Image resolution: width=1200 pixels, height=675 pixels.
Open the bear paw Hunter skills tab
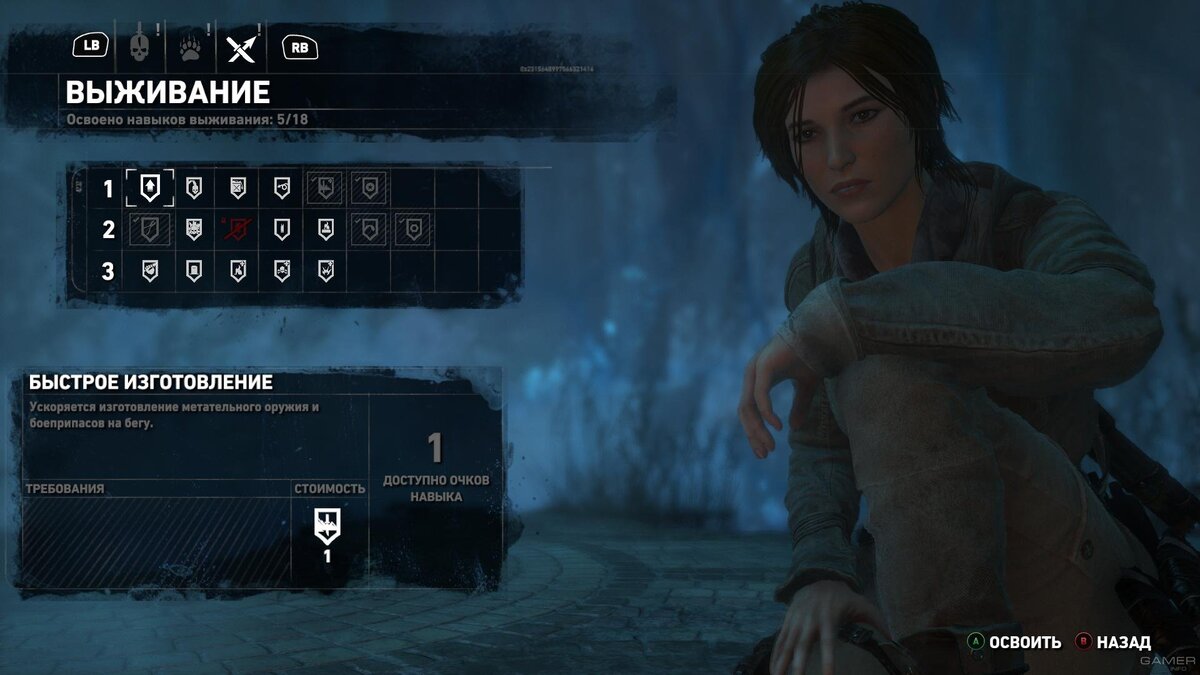190,46
